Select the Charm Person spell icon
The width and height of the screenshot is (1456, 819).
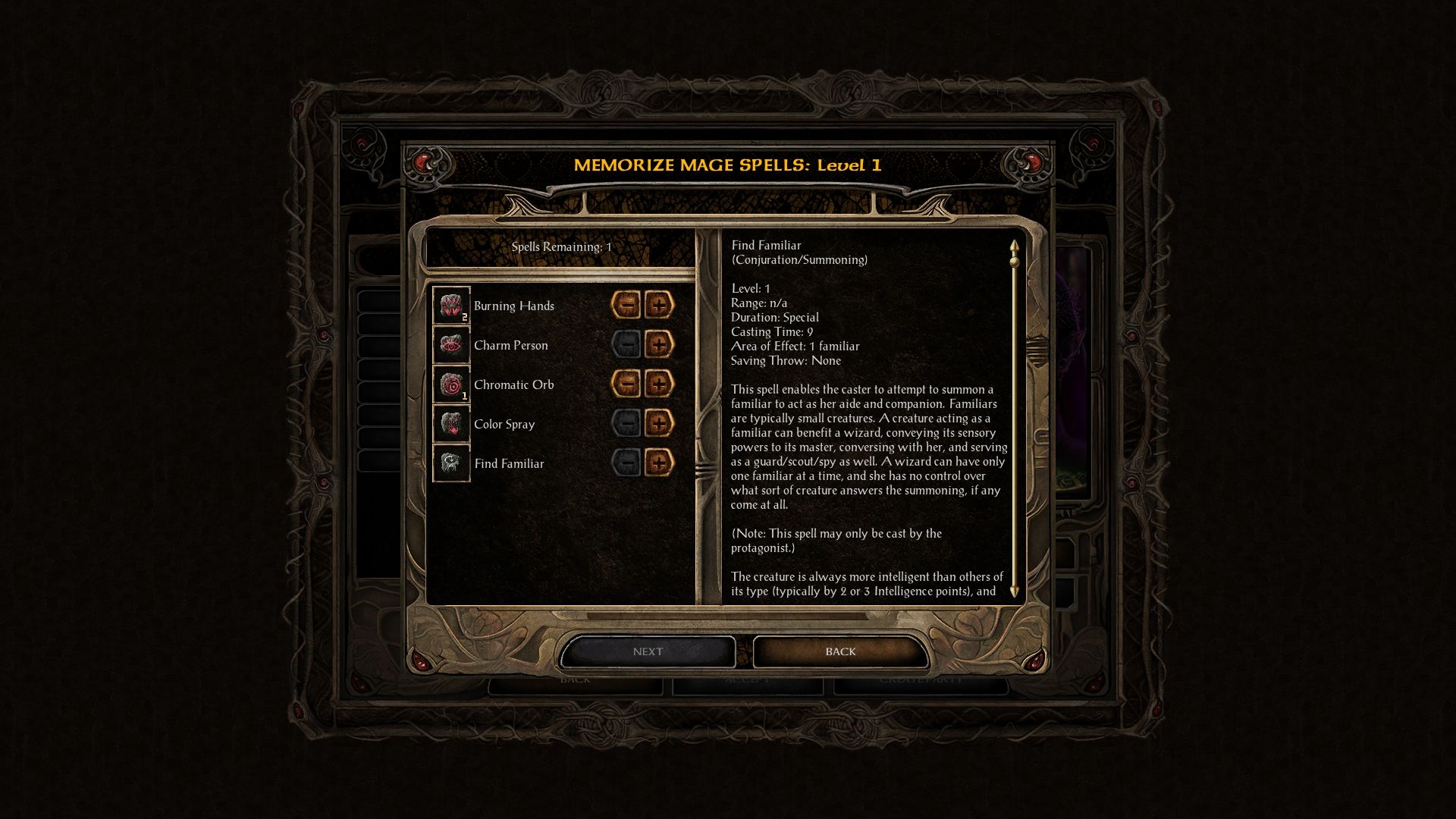pyautogui.click(x=451, y=345)
